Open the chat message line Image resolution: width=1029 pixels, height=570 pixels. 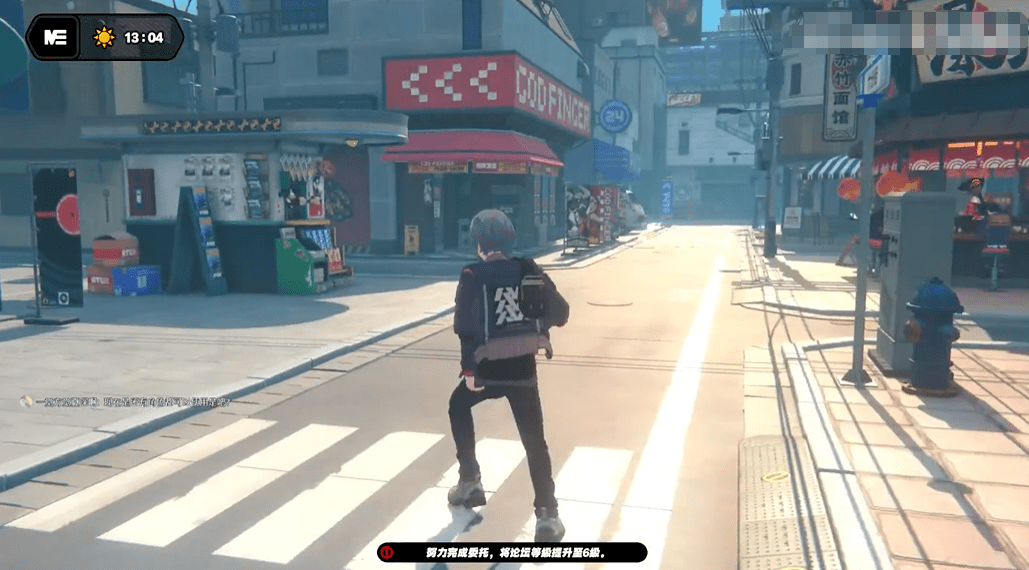(125, 402)
